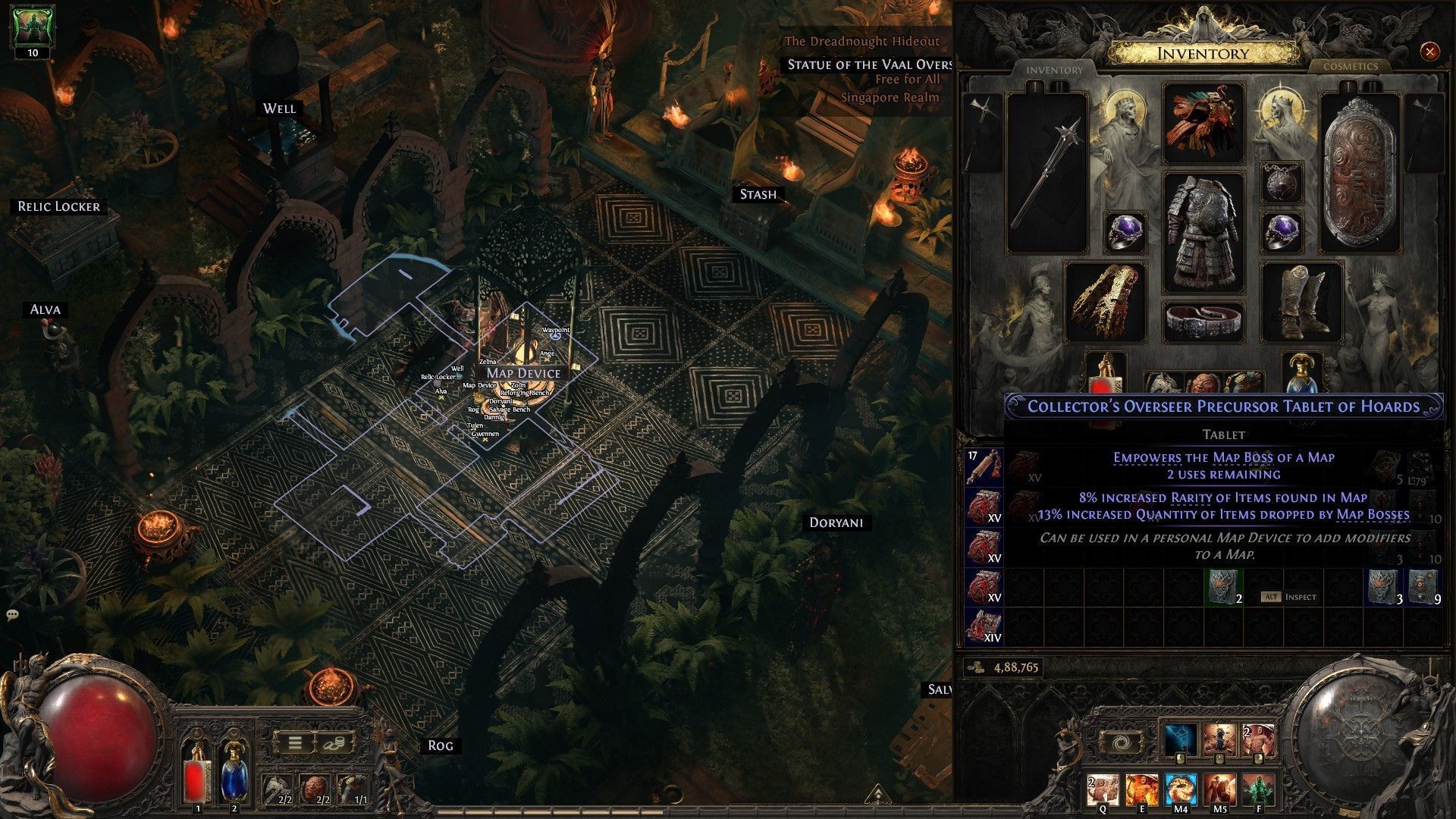The height and width of the screenshot is (819, 1456).
Task: Select the equipped body armour
Action: tap(1203, 231)
